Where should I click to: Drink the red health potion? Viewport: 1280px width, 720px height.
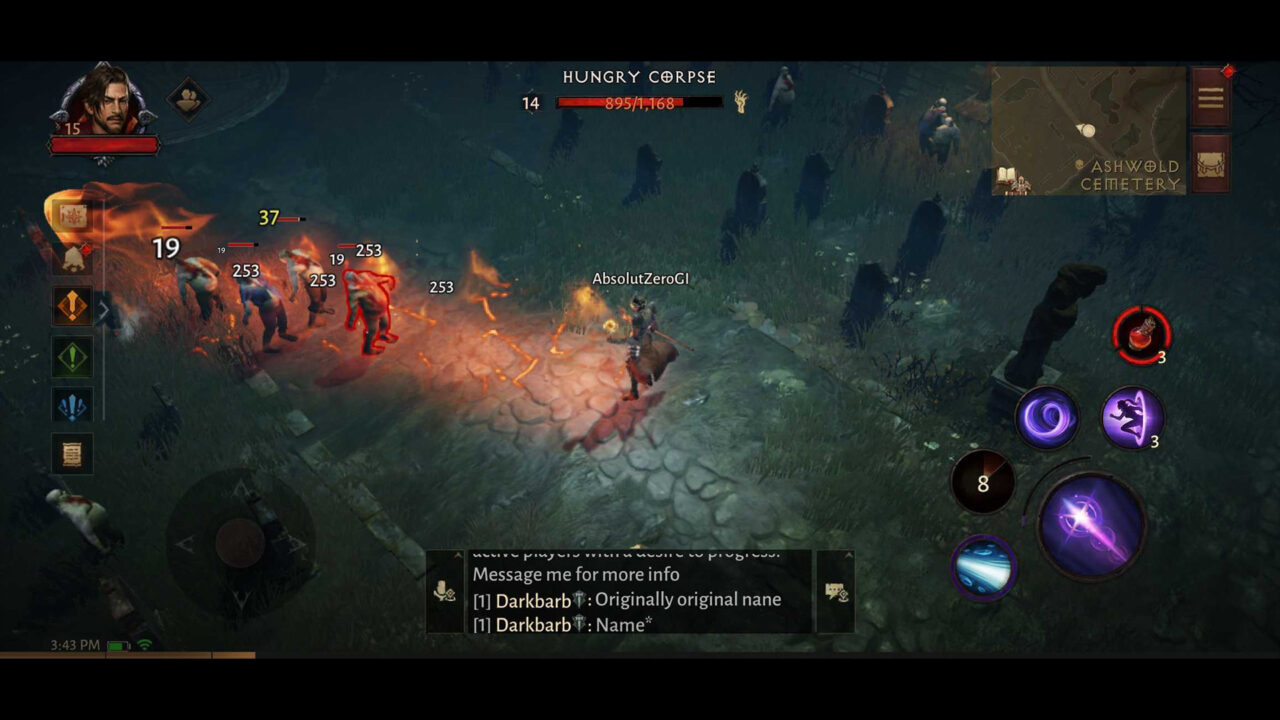(x=1141, y=335)
